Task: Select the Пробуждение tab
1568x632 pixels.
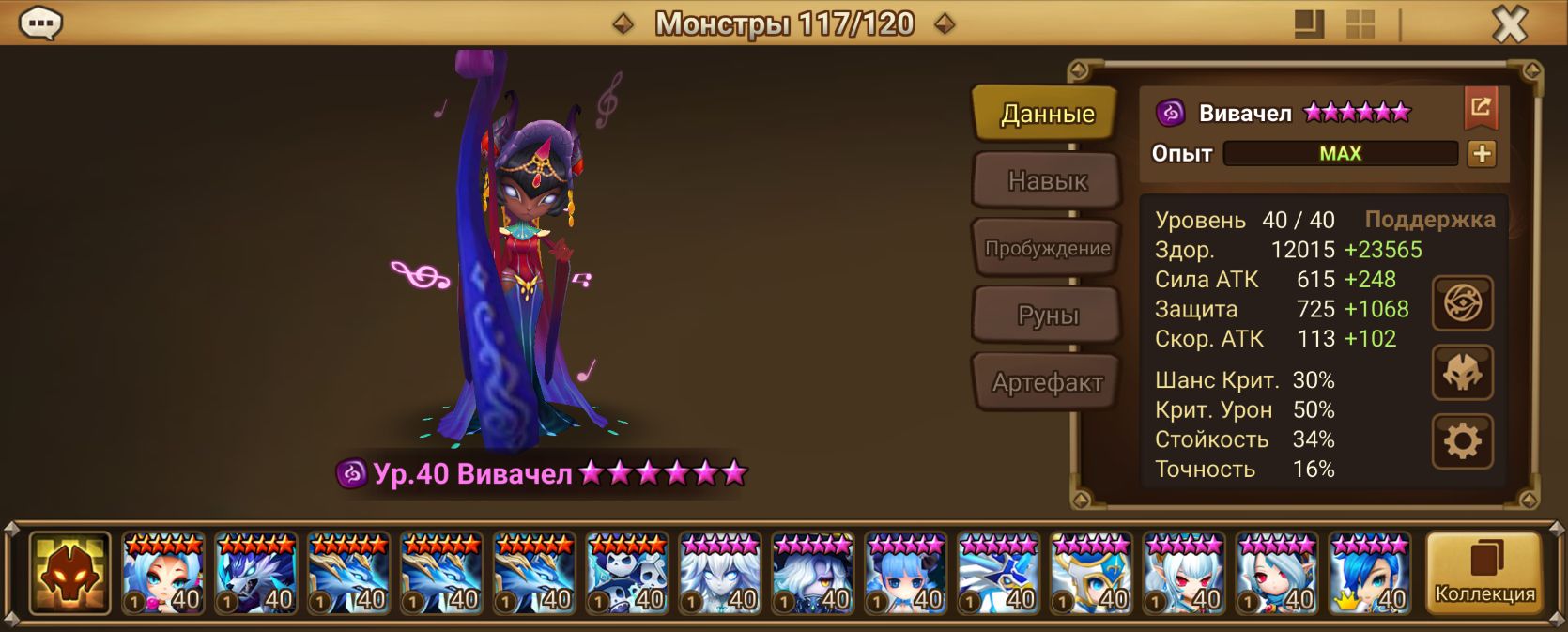Action: [x=1046, y=248]
